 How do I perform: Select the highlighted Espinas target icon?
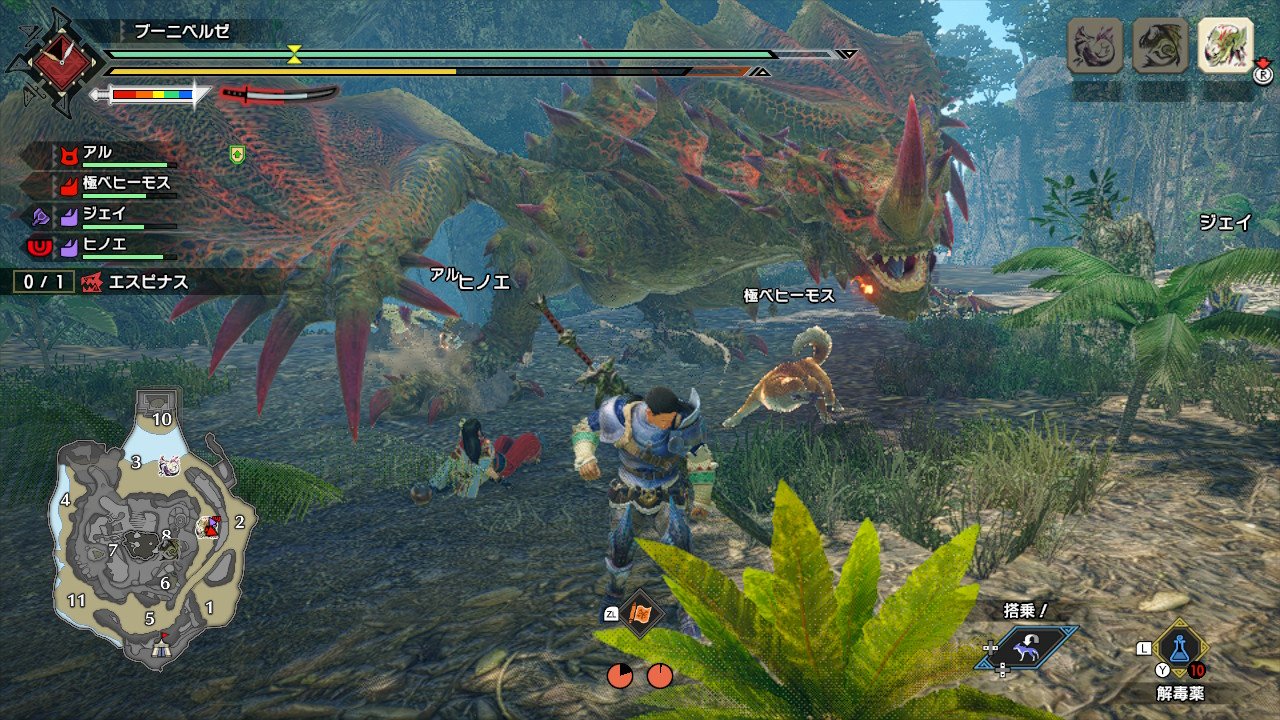1225,46
